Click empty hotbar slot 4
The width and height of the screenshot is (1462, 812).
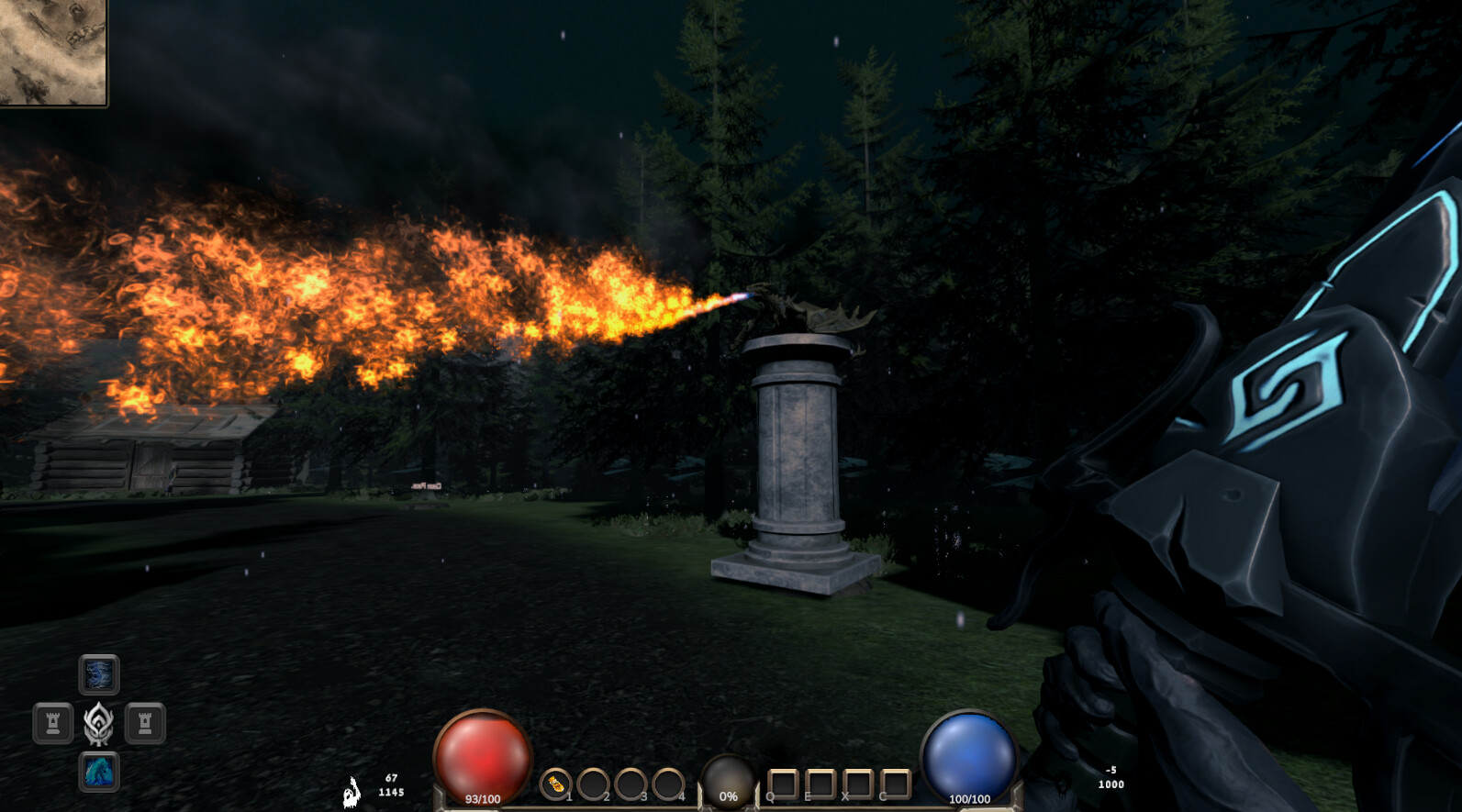click(667, 783)
